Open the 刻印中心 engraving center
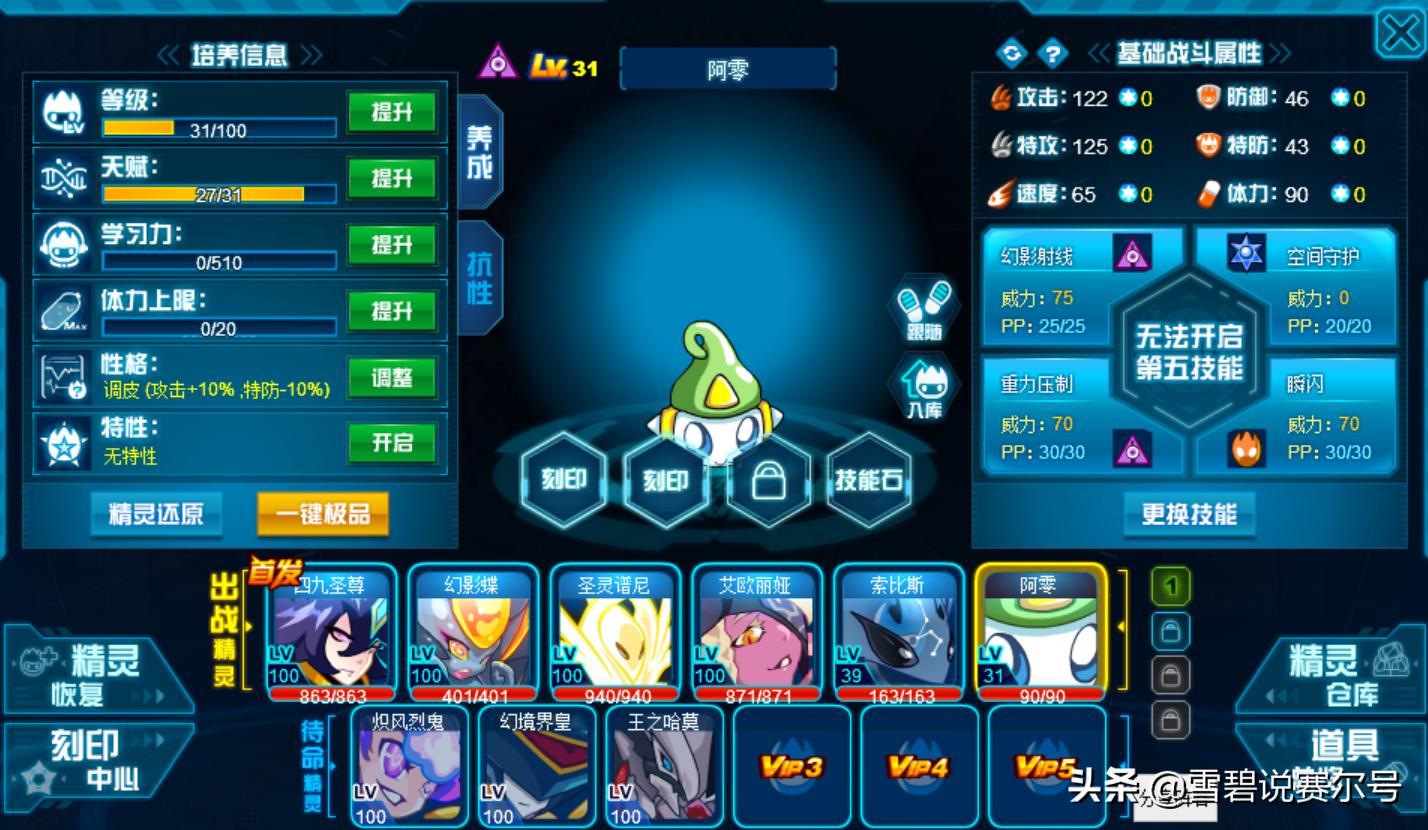The height and width of the screenshot is (830, 1428). 96,760
